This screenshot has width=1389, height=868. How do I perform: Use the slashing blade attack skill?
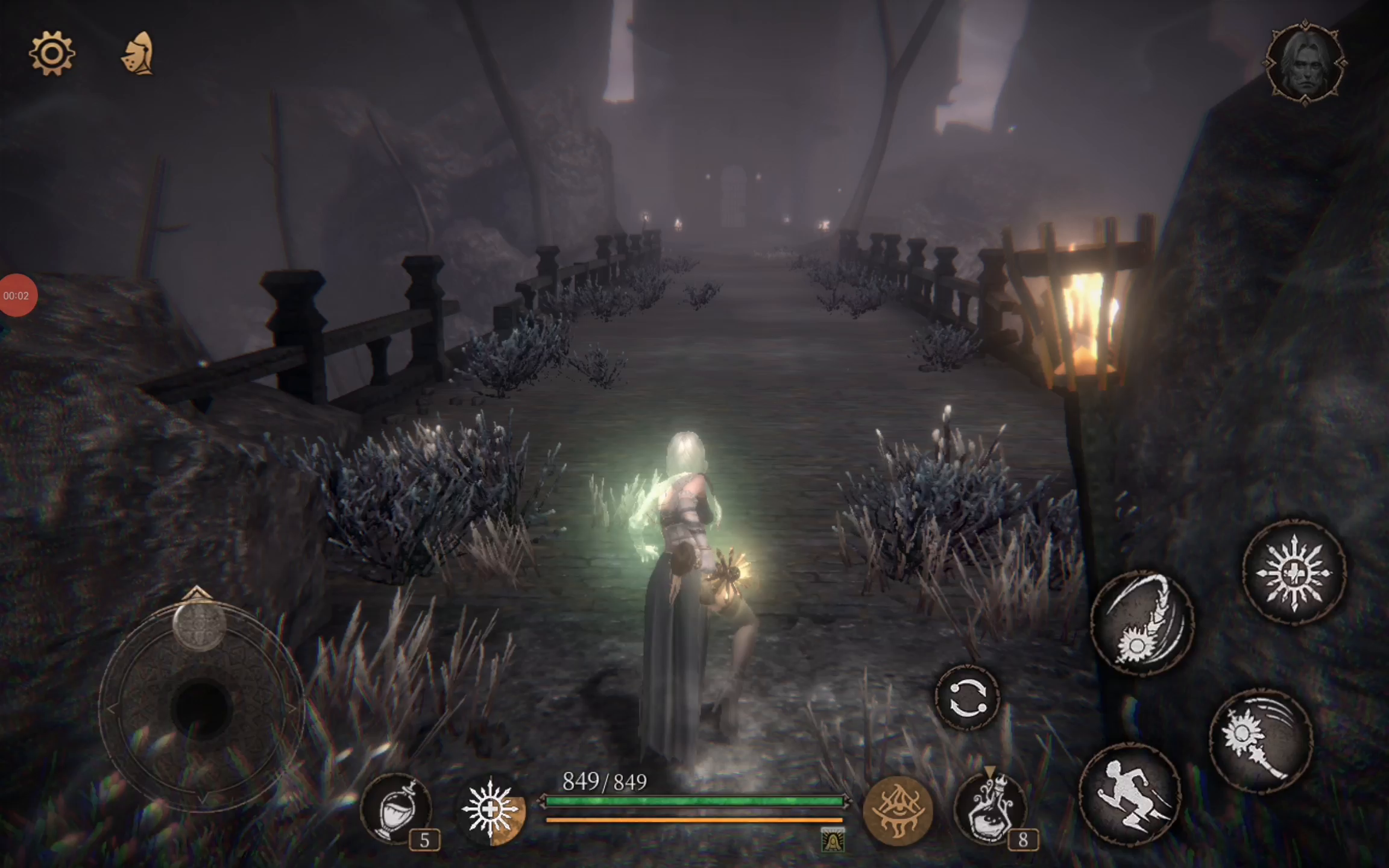pyautogui.click(x=1142, y=623)
